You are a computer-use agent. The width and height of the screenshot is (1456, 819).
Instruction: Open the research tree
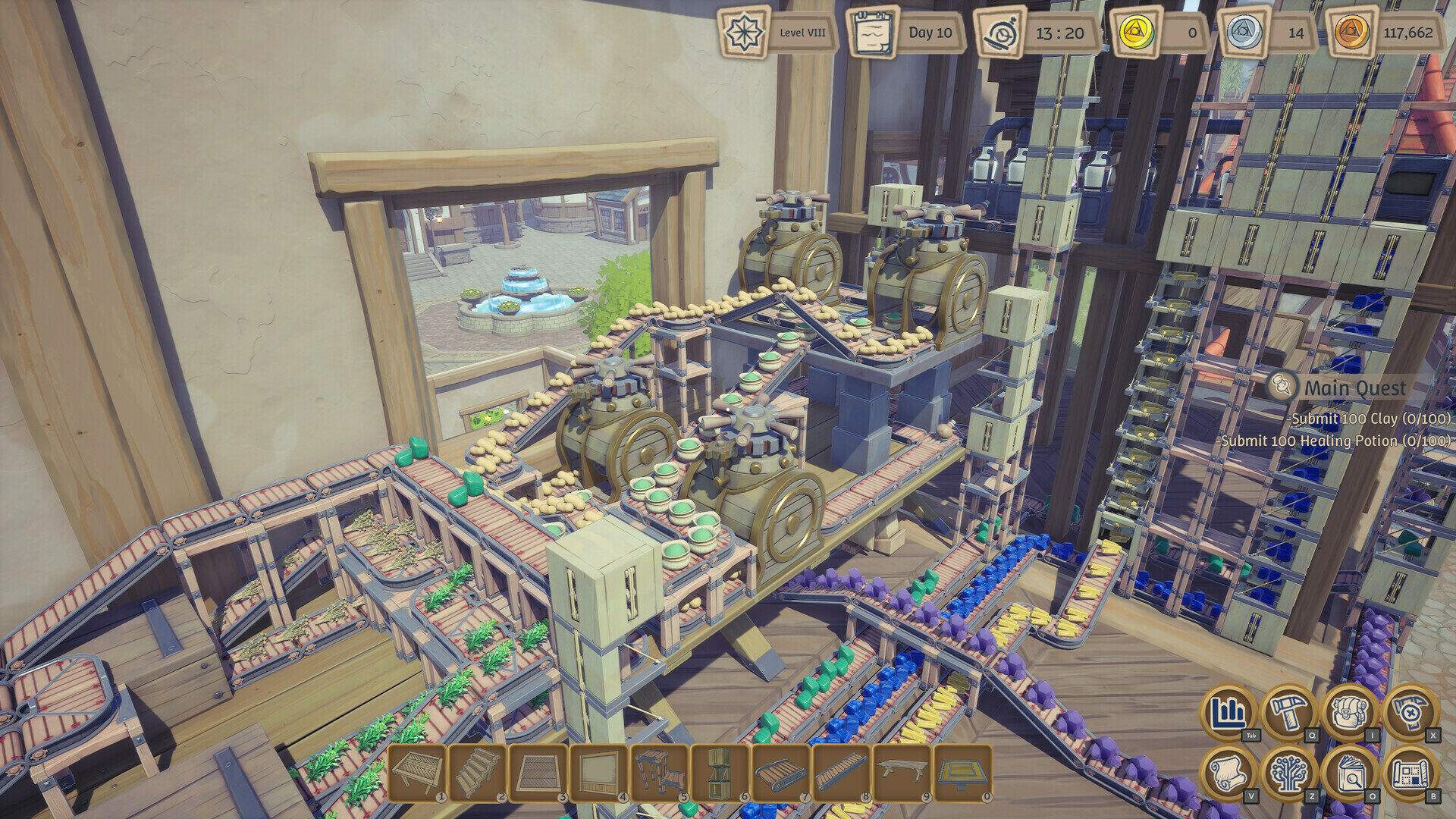(1288, 773)
